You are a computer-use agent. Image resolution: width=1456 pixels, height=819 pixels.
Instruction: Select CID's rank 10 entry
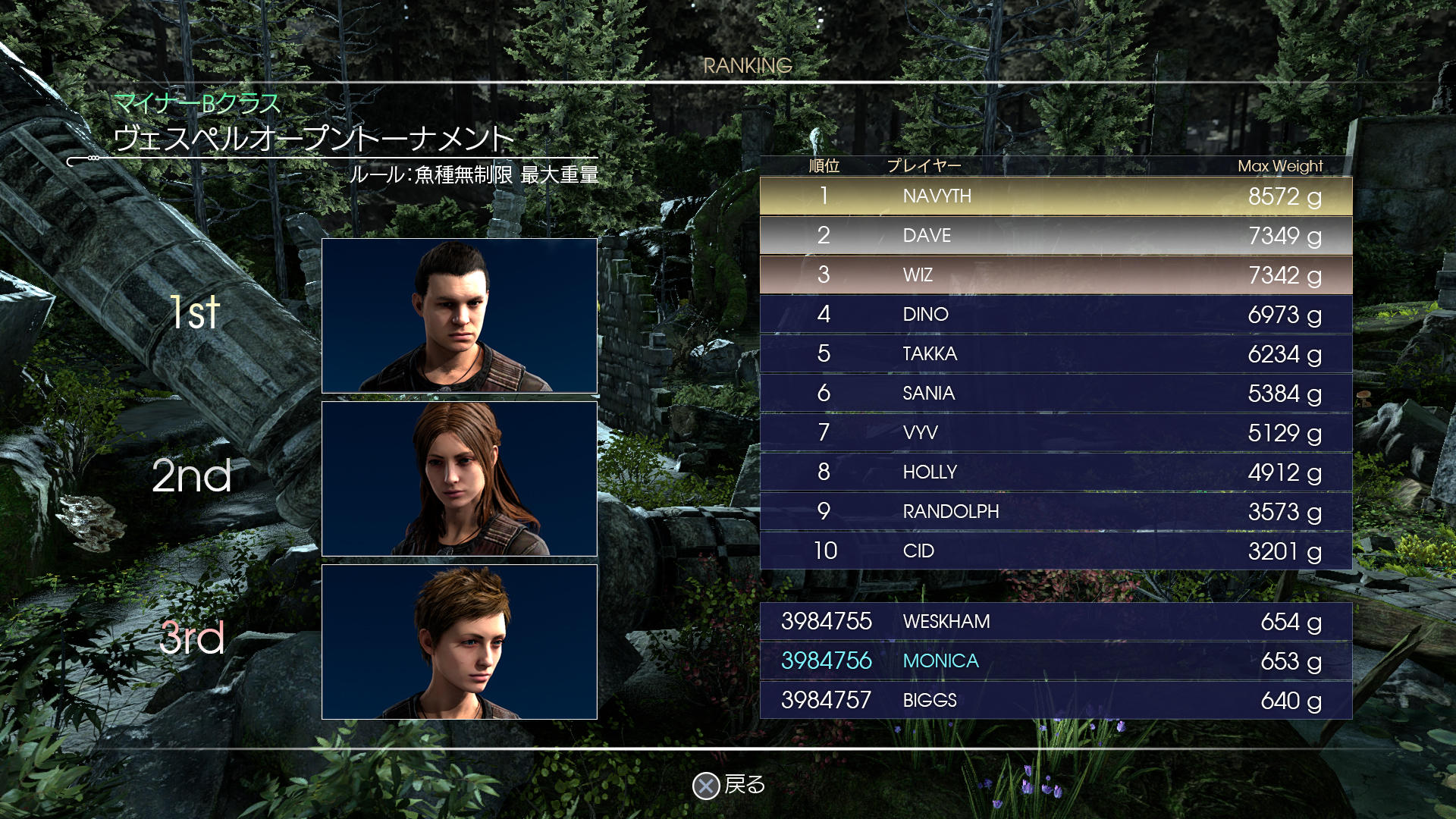(x=1054, y=551)
